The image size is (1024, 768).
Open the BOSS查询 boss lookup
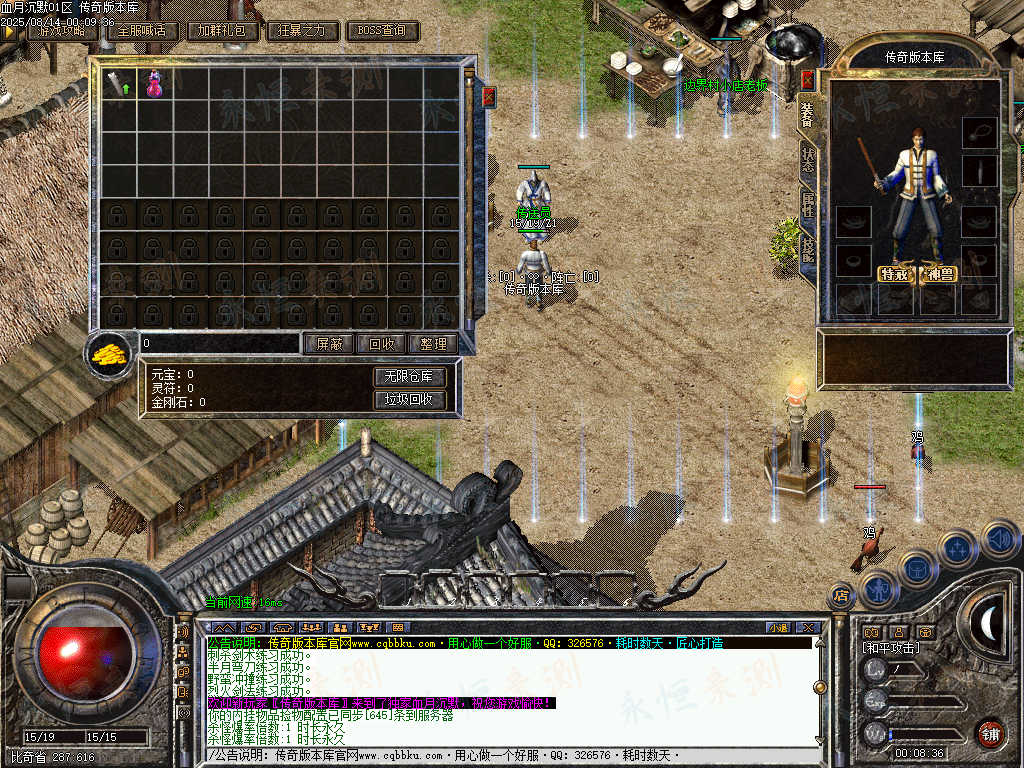(x=382, y=30)
